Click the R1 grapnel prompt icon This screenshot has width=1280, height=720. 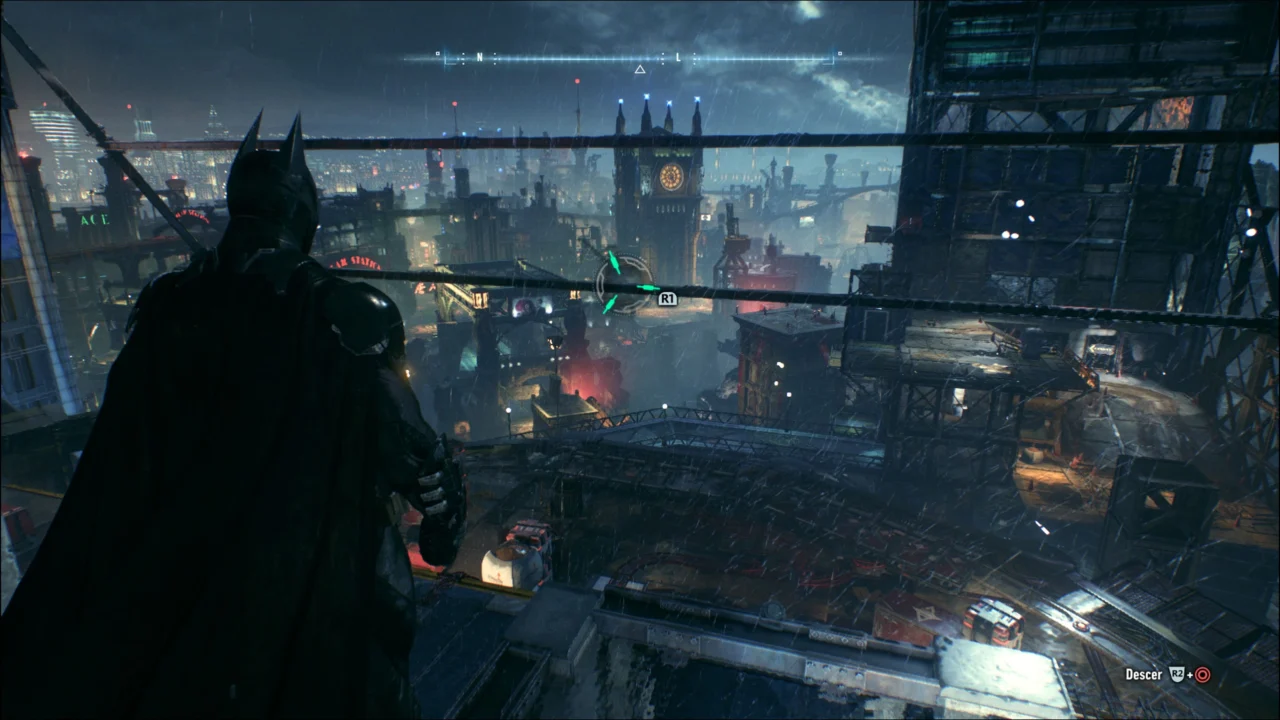(666, 298)
